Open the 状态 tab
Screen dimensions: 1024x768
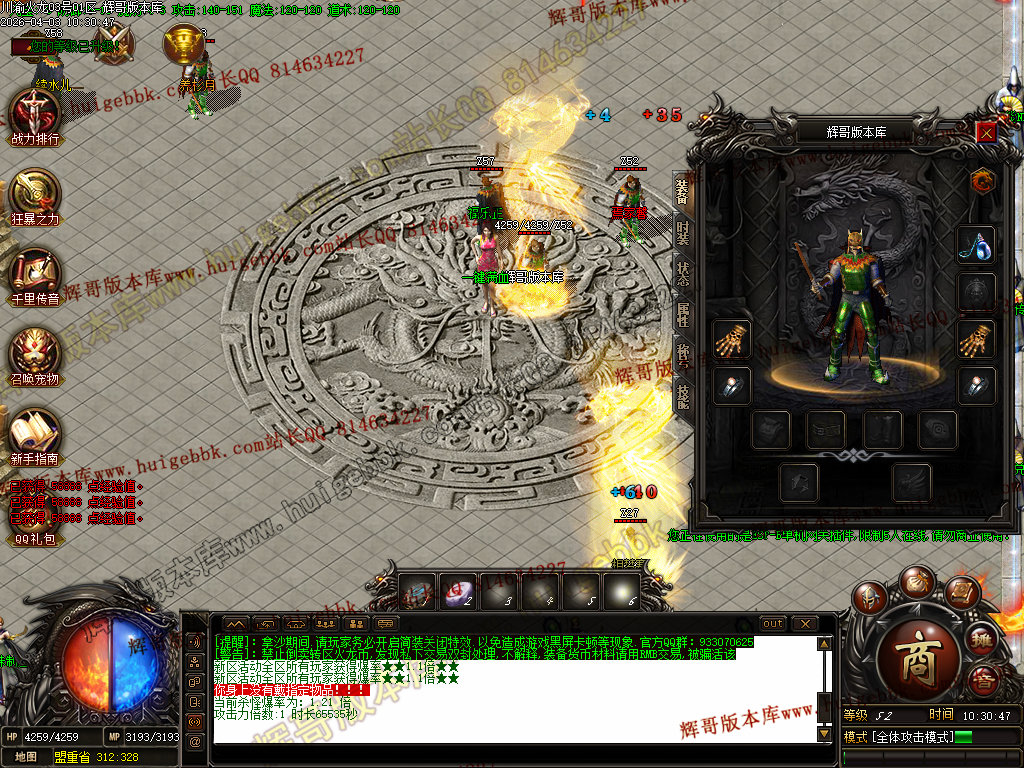(x=682, y=274)
